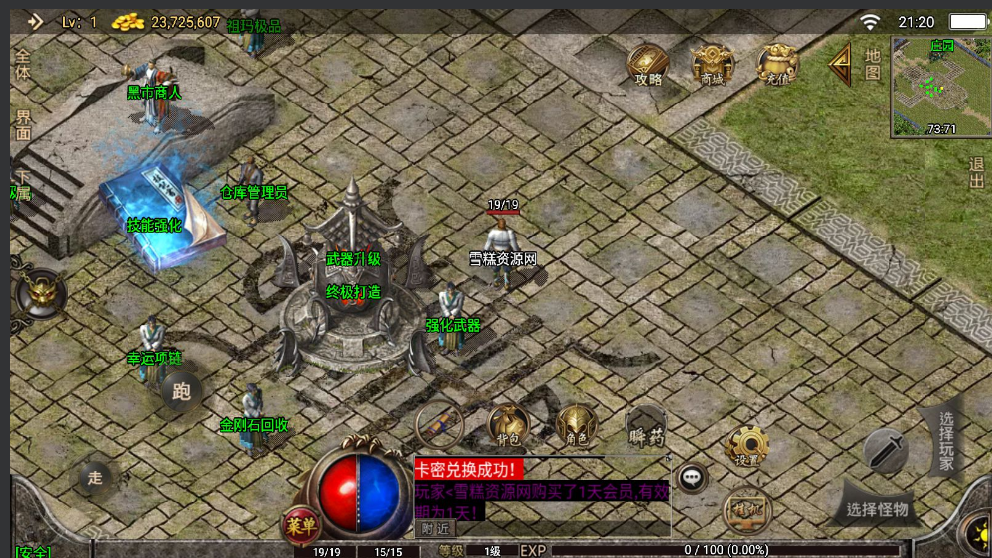Switch movement to 跑 run

(181, 391)
